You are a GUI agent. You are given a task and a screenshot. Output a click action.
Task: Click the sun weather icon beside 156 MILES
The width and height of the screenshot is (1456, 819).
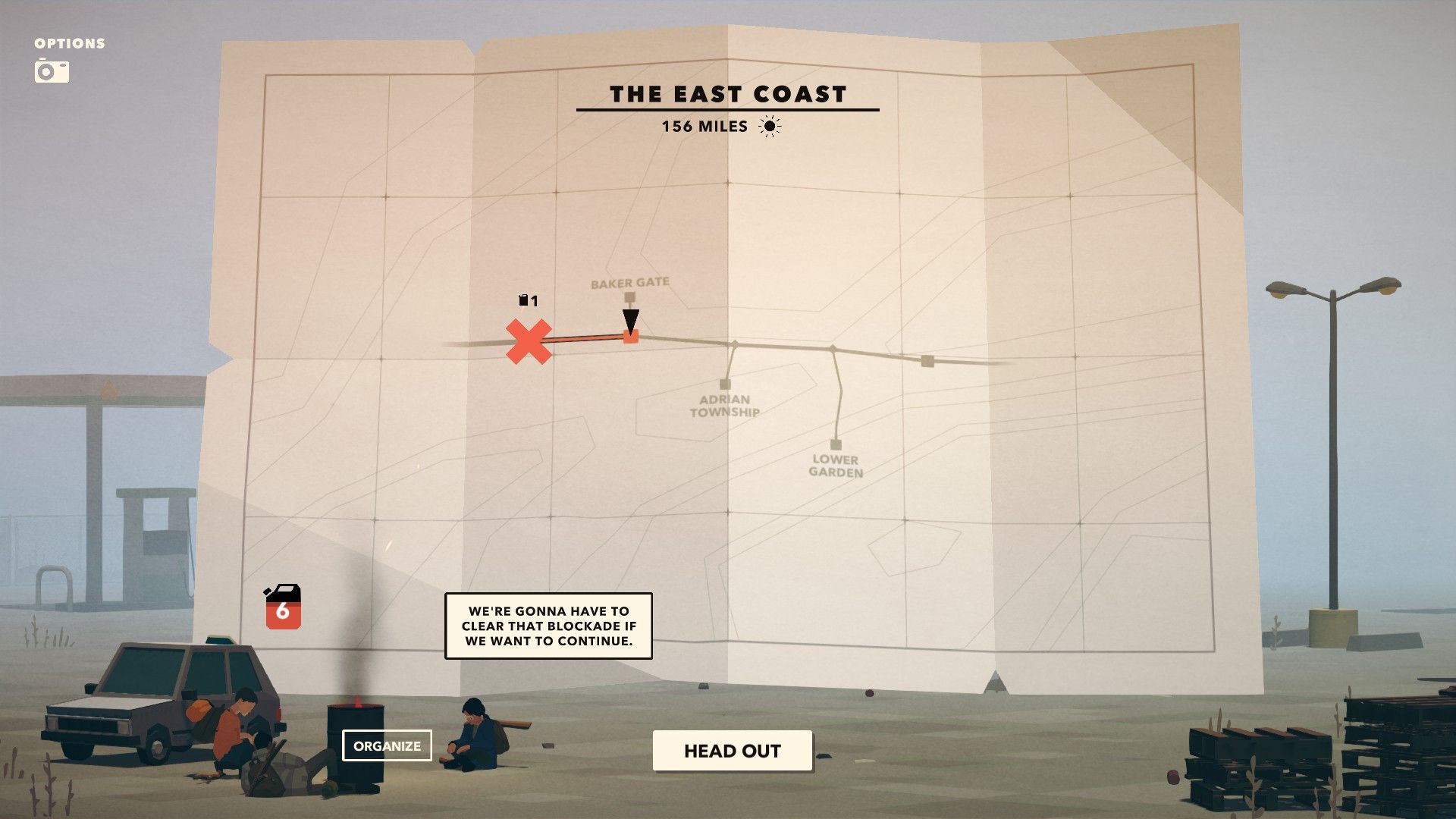click(x=770, y=127)
